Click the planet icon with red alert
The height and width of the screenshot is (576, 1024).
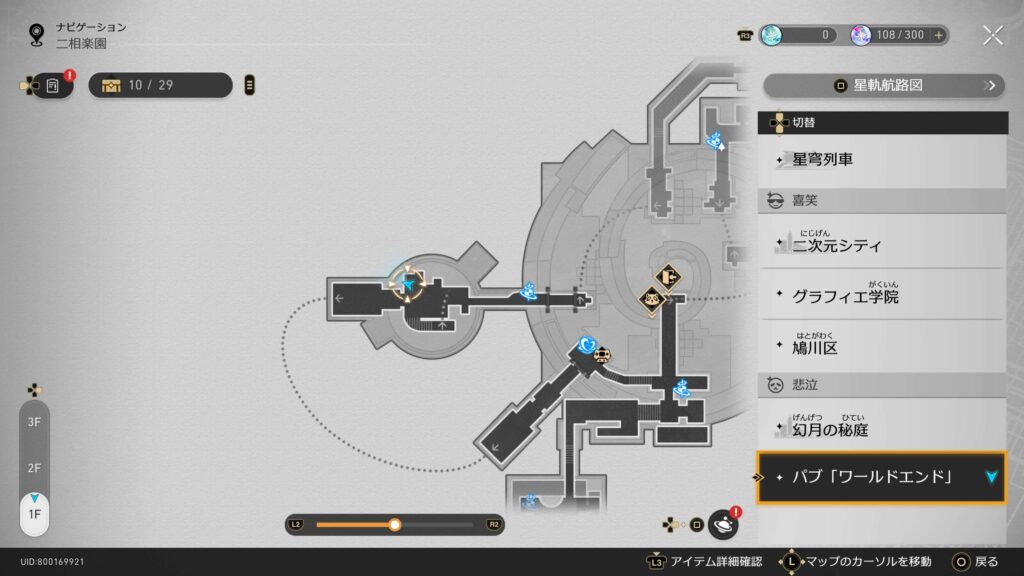point(722,524)
